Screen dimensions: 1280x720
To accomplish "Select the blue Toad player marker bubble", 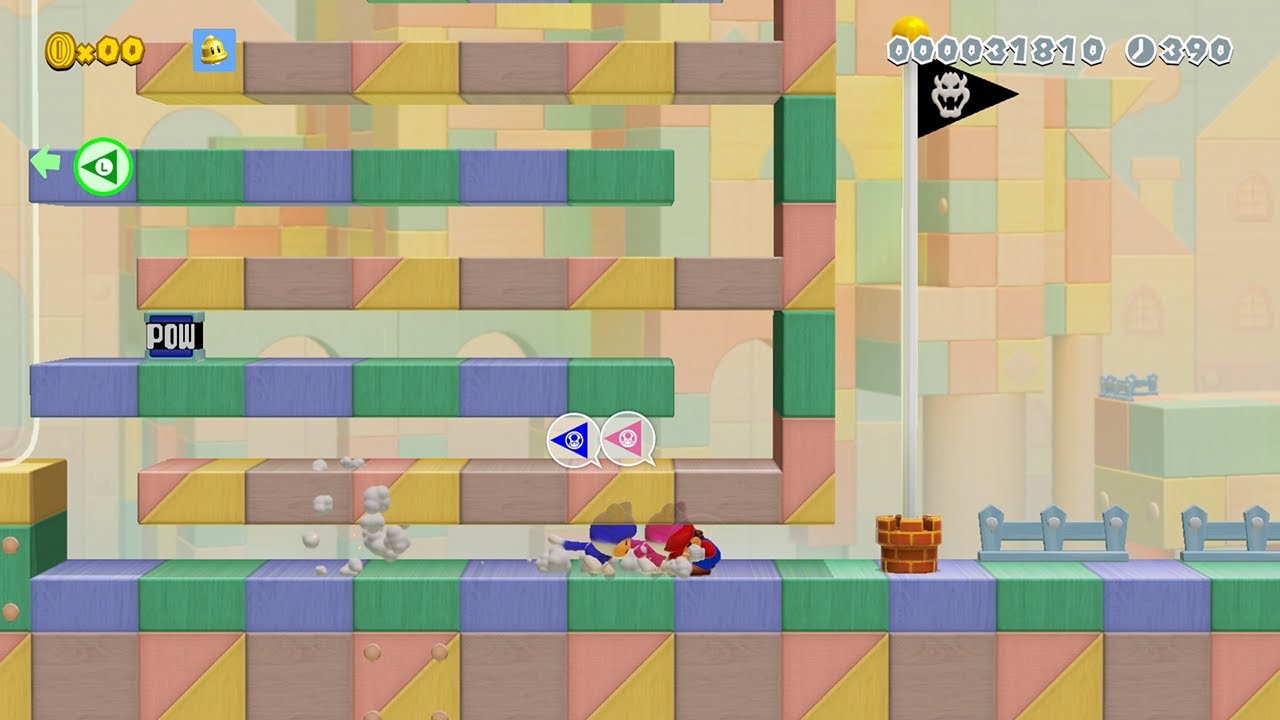I will point(574,439).
